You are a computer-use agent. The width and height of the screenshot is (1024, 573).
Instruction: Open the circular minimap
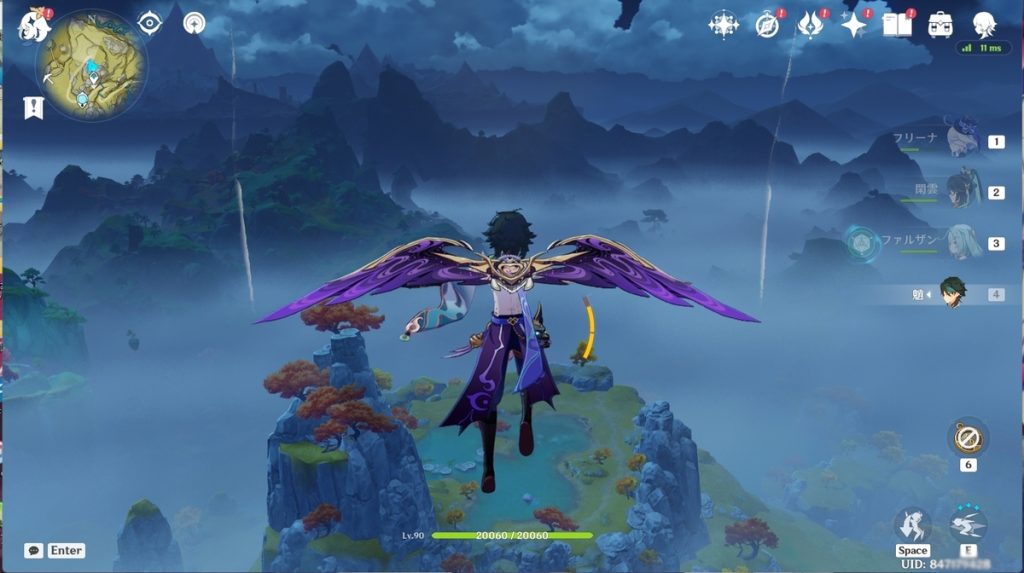tap(91, 67)
